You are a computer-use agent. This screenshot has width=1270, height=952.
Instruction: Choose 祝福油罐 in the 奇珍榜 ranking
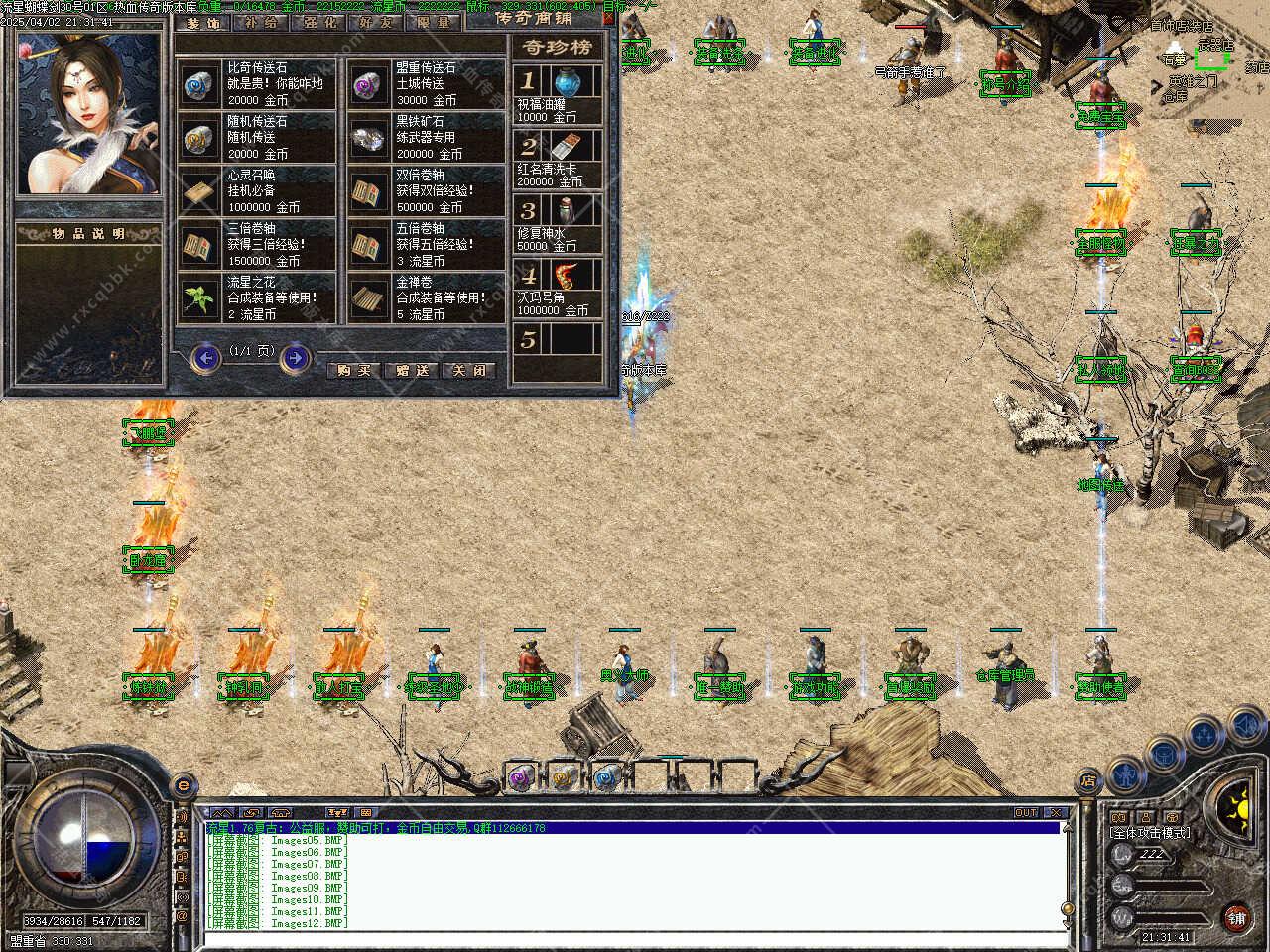pos(558,94)
